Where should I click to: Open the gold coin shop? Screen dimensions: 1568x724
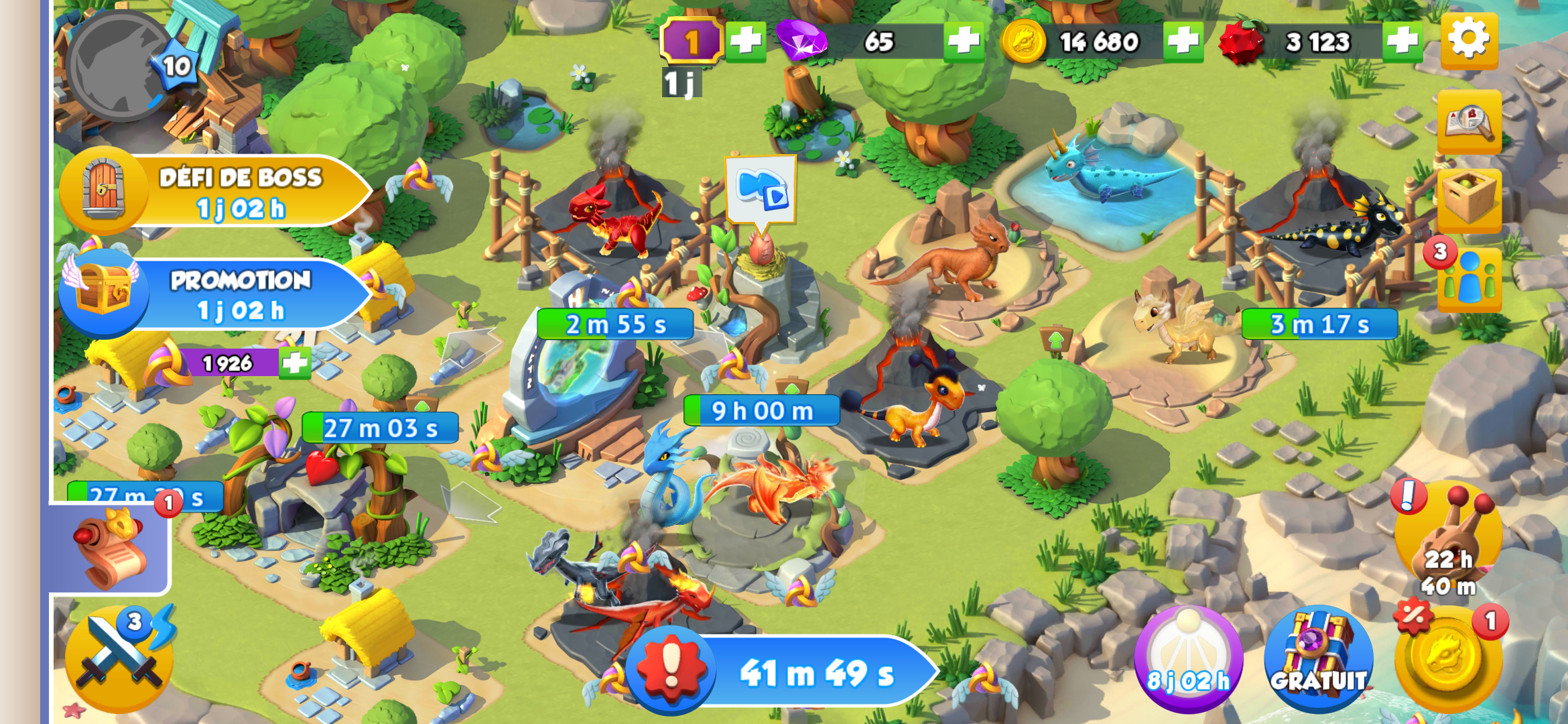coord(1449,660)
